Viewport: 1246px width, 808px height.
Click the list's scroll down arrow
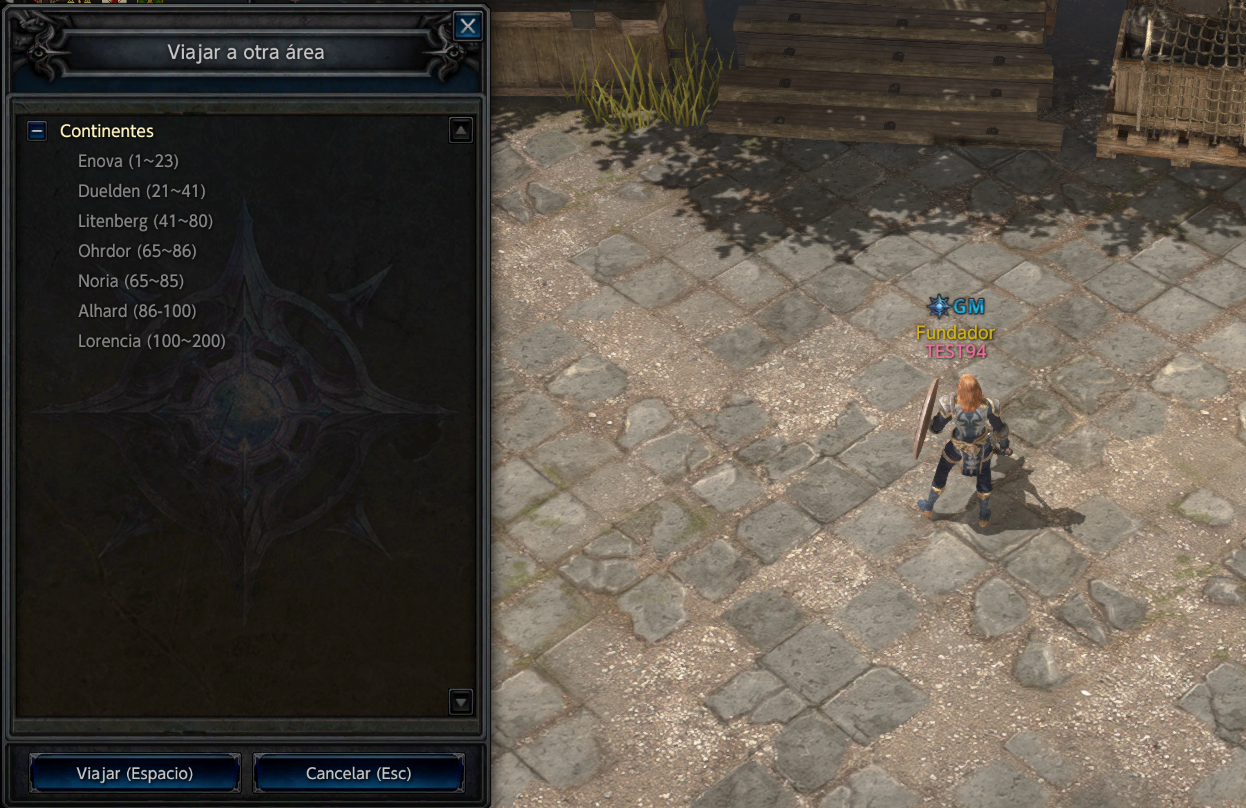[460, 702]
